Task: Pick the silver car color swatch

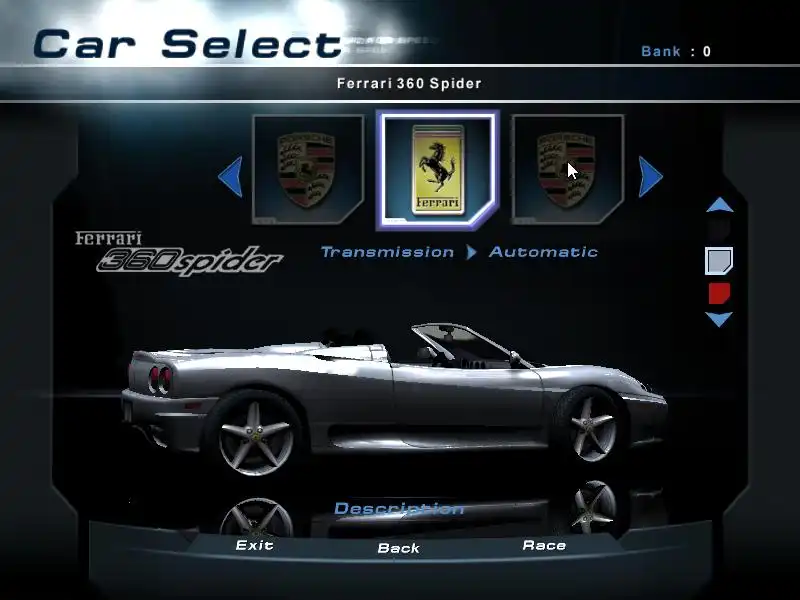Action: pyautogui.click(x=719, y=262)
